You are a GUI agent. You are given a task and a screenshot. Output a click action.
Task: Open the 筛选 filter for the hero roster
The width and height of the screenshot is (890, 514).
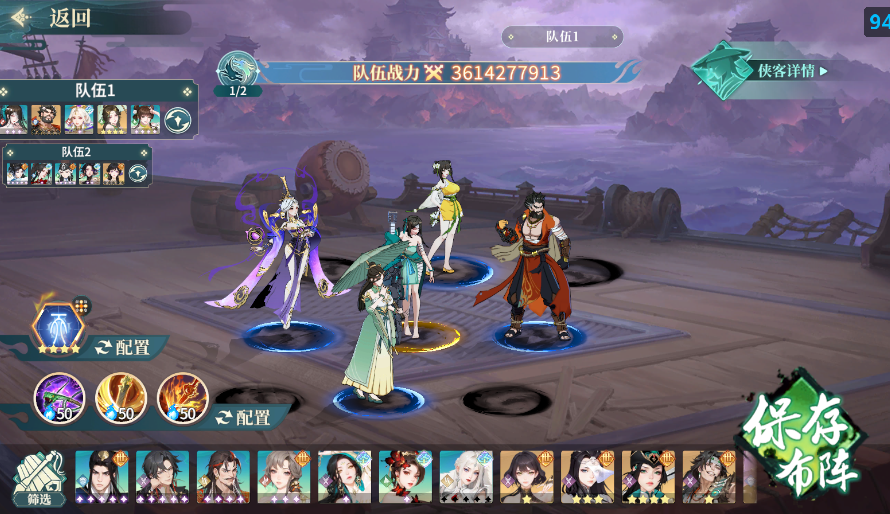pos(39,481)
